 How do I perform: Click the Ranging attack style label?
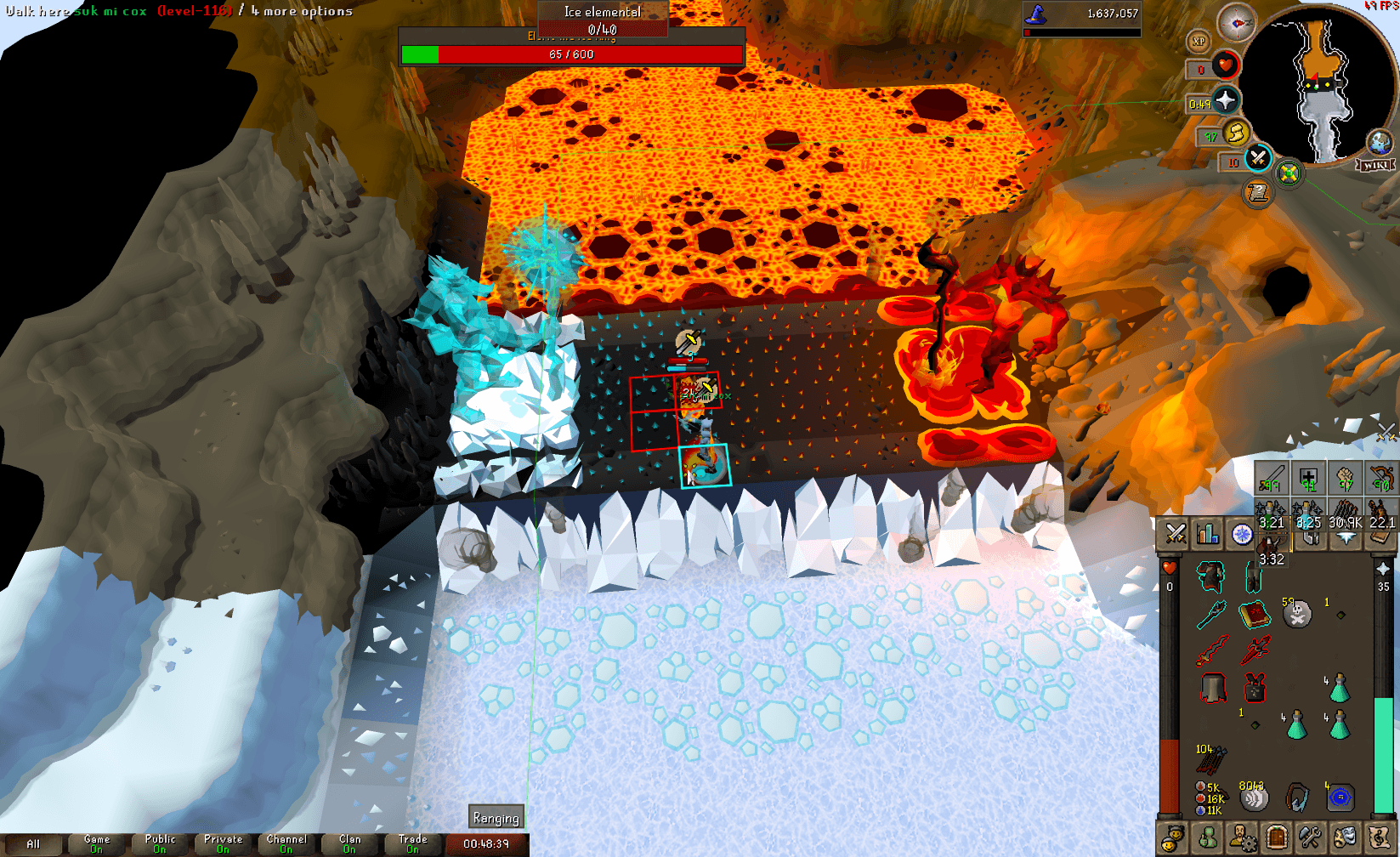(496, 817)
